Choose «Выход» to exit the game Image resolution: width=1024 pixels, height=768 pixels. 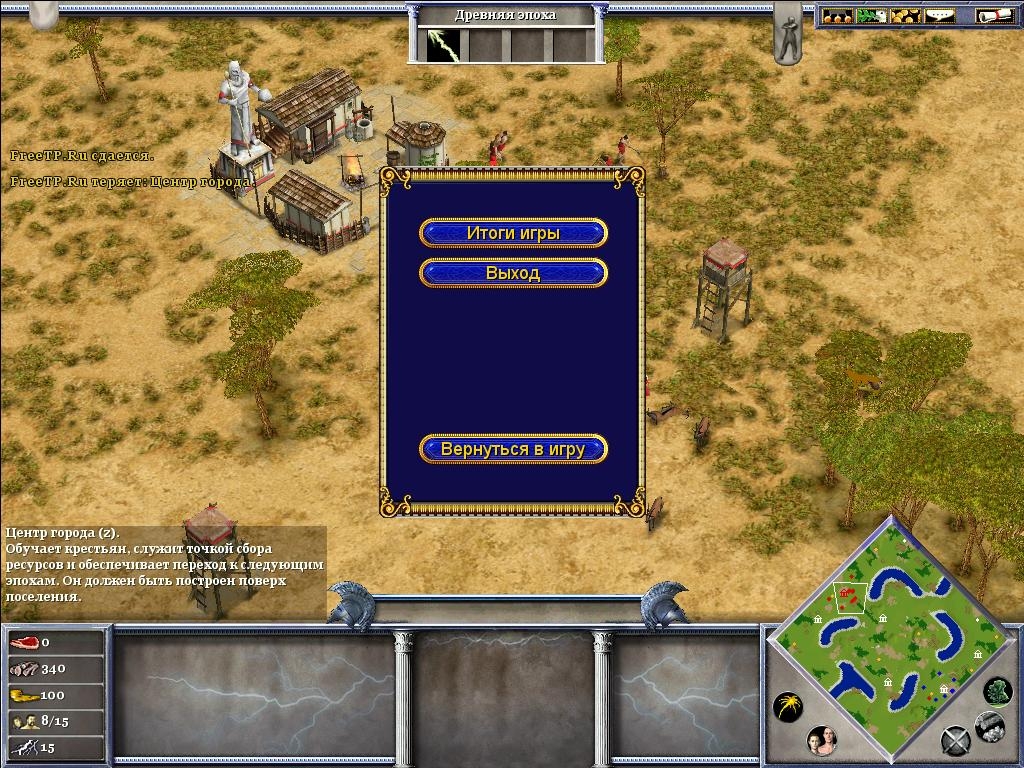pyautogui.click(x=513, y=273)
